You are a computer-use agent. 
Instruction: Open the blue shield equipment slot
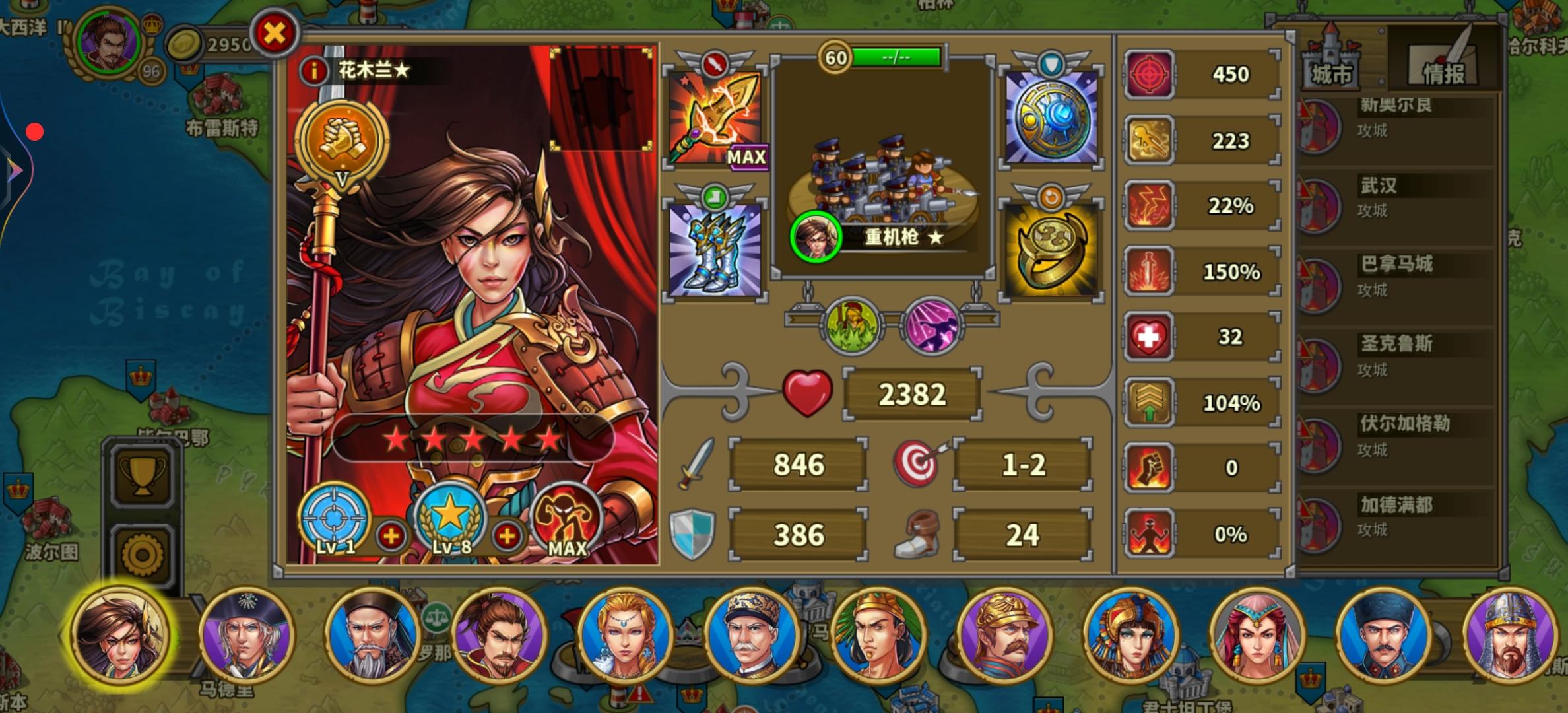pos(1051,116)
